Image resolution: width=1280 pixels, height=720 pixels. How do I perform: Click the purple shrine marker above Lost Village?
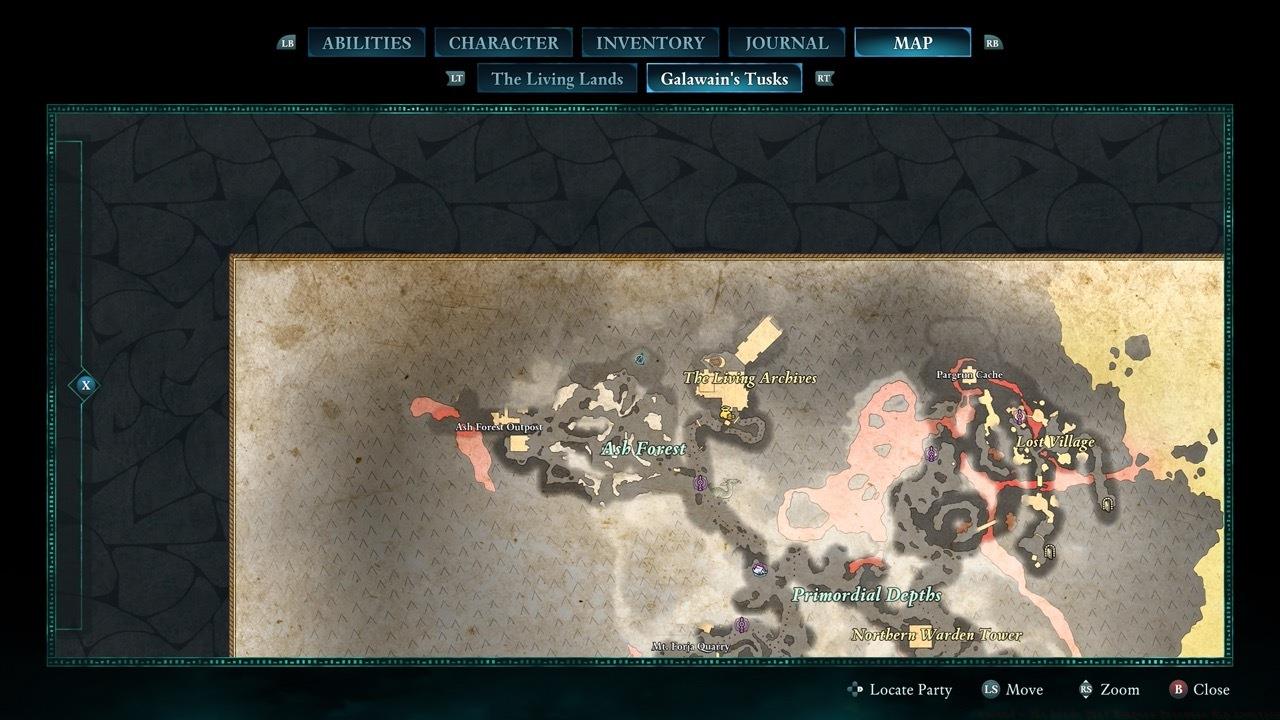[1019, 416]
